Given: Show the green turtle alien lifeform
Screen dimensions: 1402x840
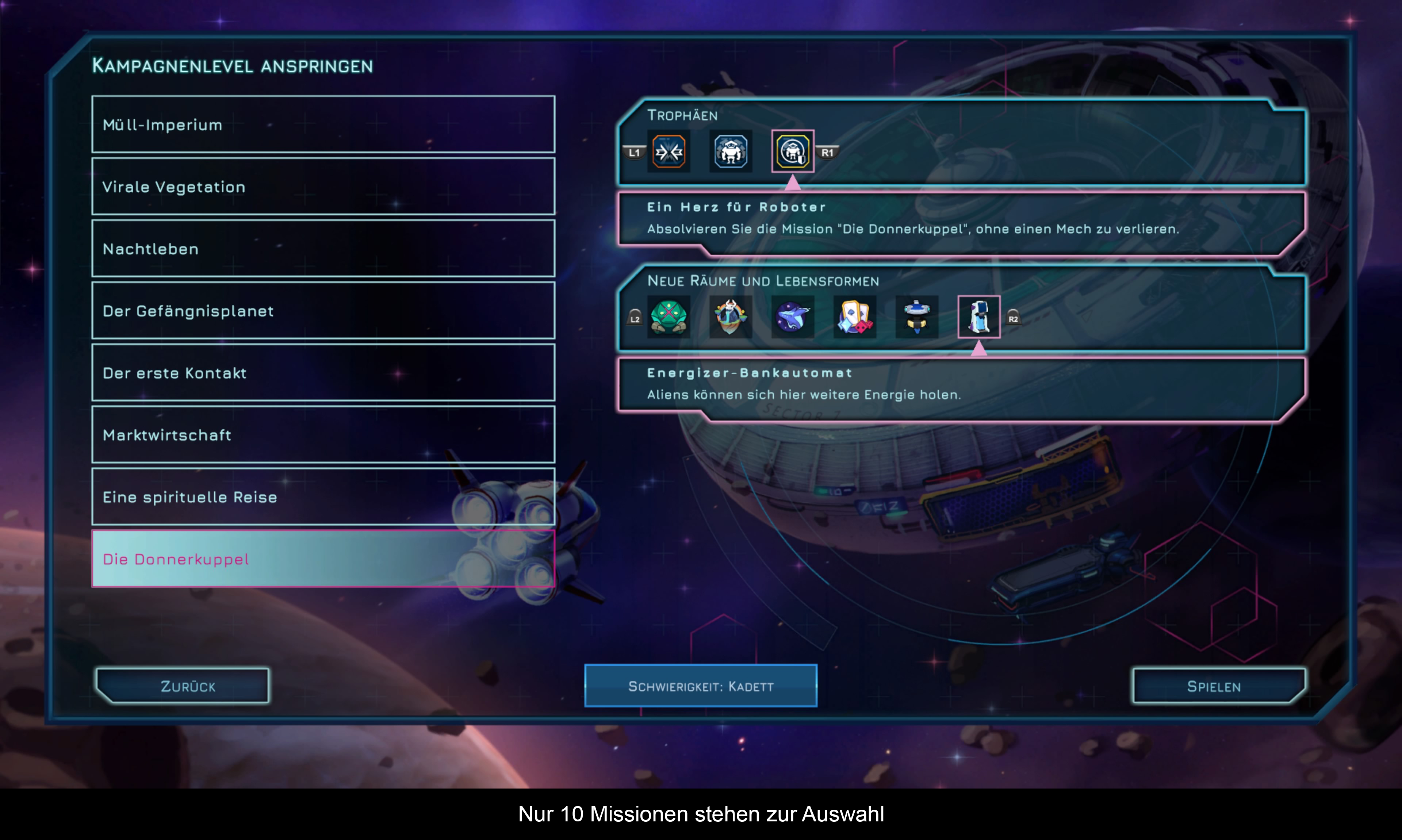Looking at the screenshot, I should pyautogui.click(x=669, y=317).
